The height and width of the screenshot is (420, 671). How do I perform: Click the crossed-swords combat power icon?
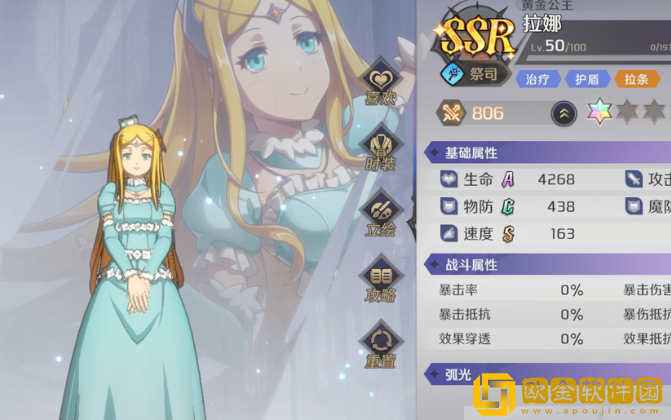(450, 113)
